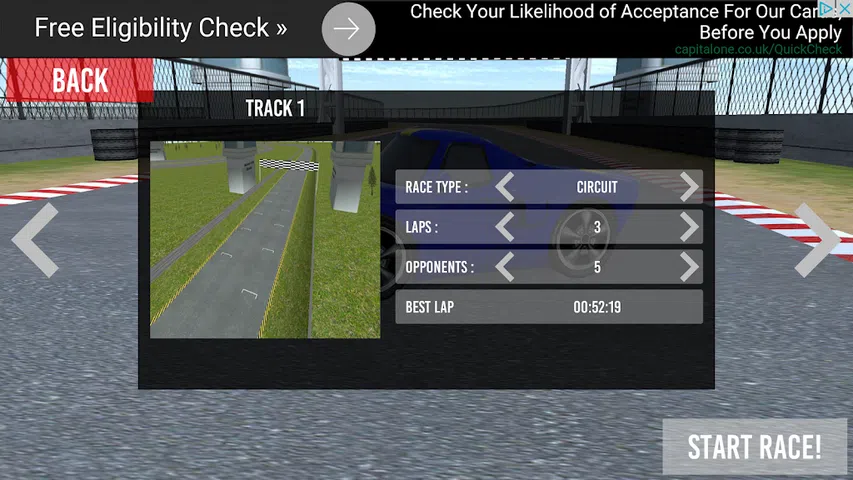The image size is (853, 480).
Task: Start the race
Action: [754, 447]
